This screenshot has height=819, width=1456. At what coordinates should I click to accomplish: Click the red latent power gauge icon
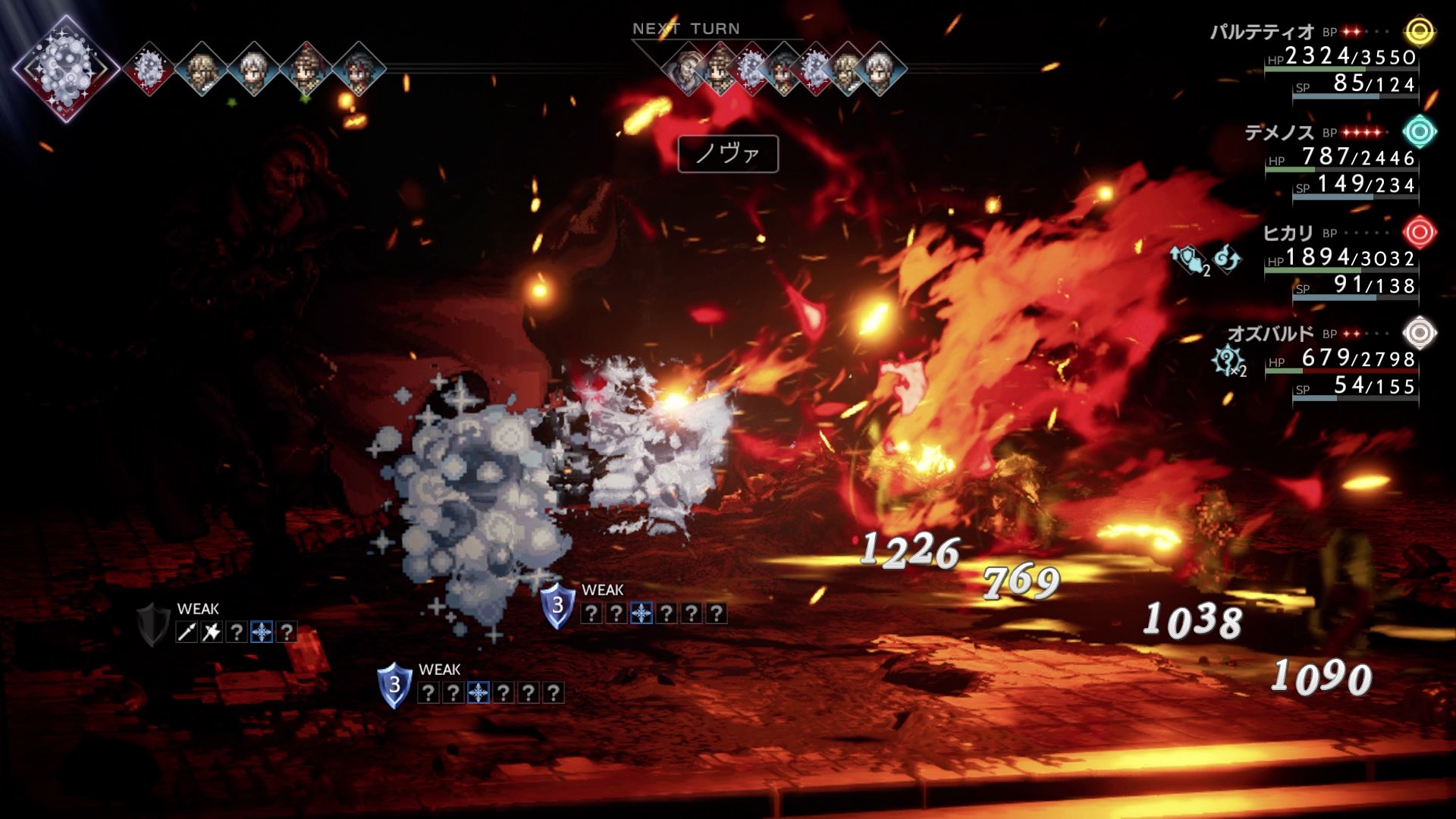pyautogui.click(x=1420, y=233)
